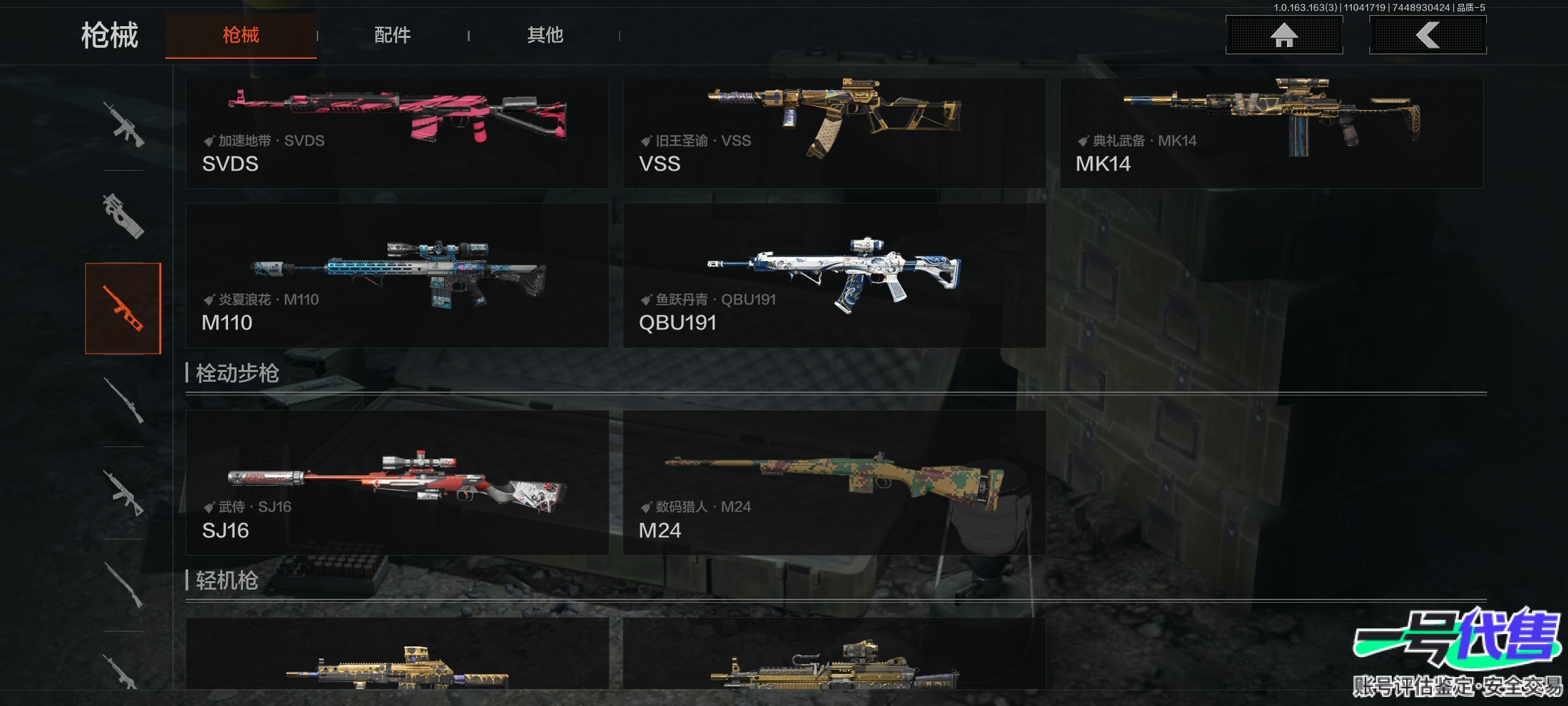Choose the gold VSS weapon card
Screen dimensions: 1568x706
(x=834, y=133)
